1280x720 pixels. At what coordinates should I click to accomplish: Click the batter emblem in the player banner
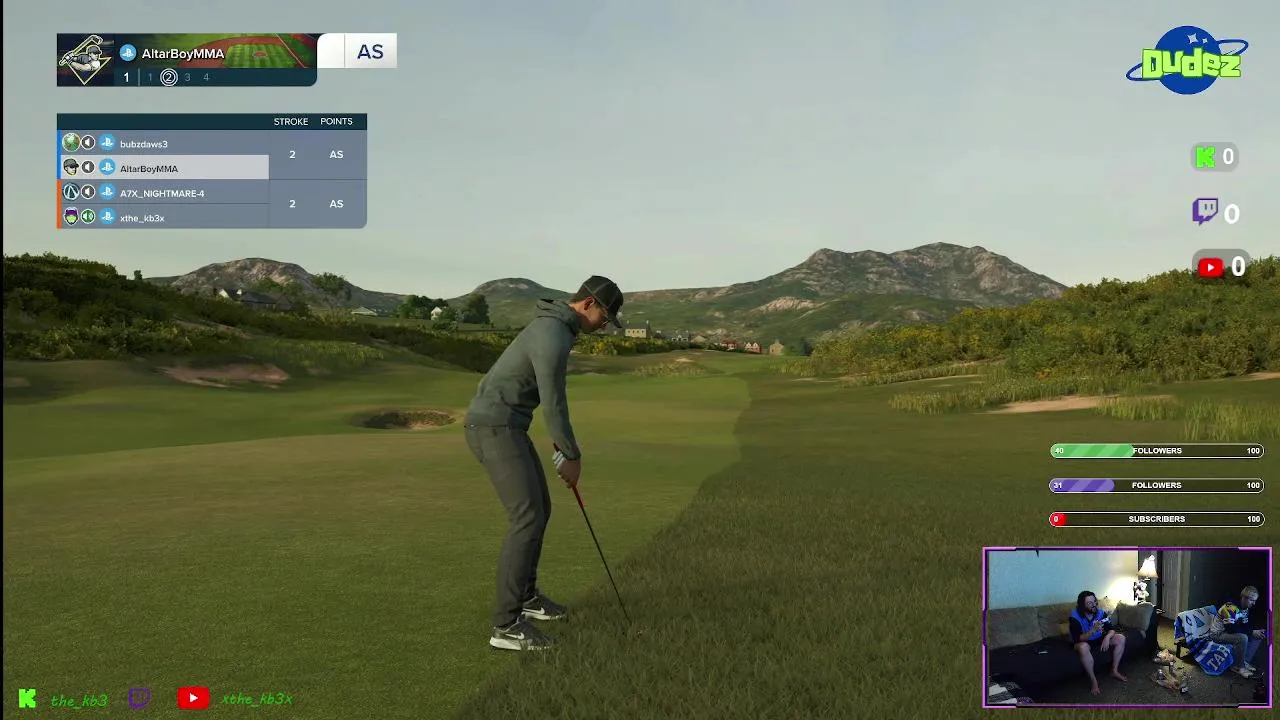click(x=85, y=60)
